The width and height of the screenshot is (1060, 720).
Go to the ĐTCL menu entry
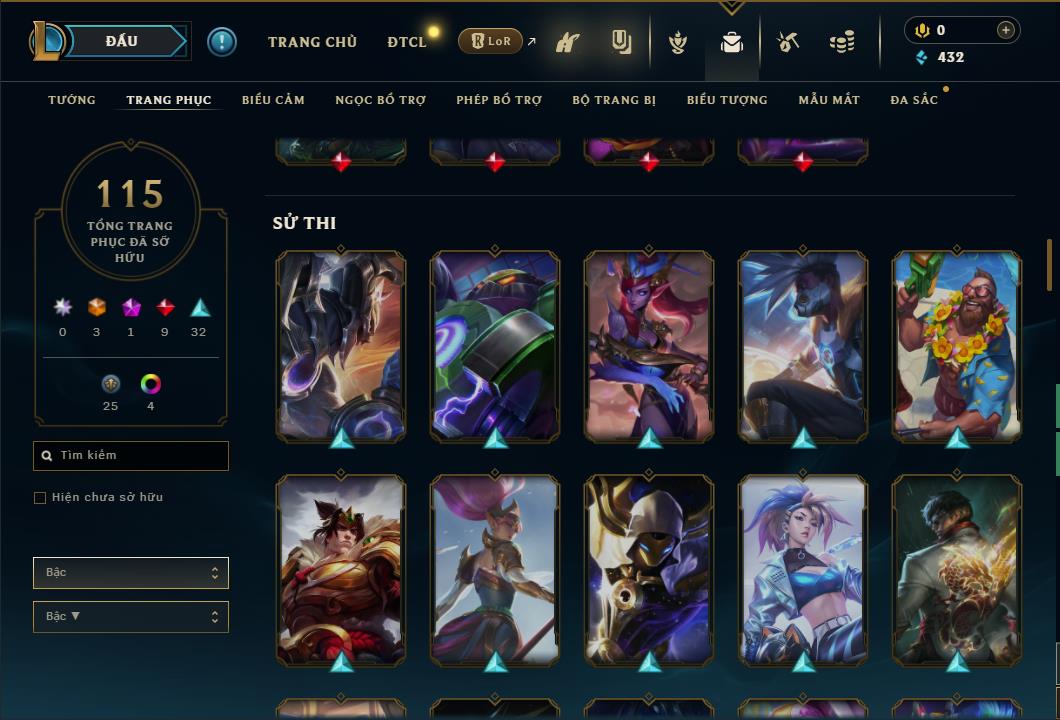tap(406, 42)
